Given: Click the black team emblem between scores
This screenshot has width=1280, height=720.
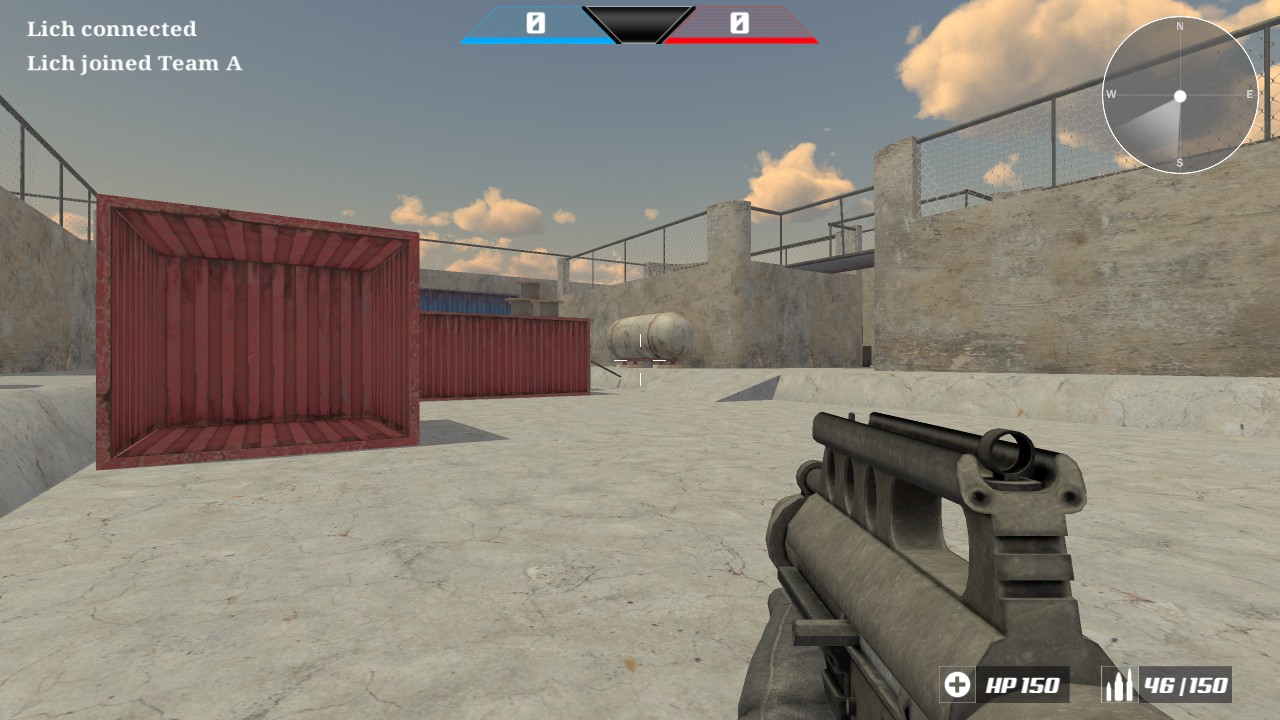Looking at the screenshot, I should pos(640,24).
